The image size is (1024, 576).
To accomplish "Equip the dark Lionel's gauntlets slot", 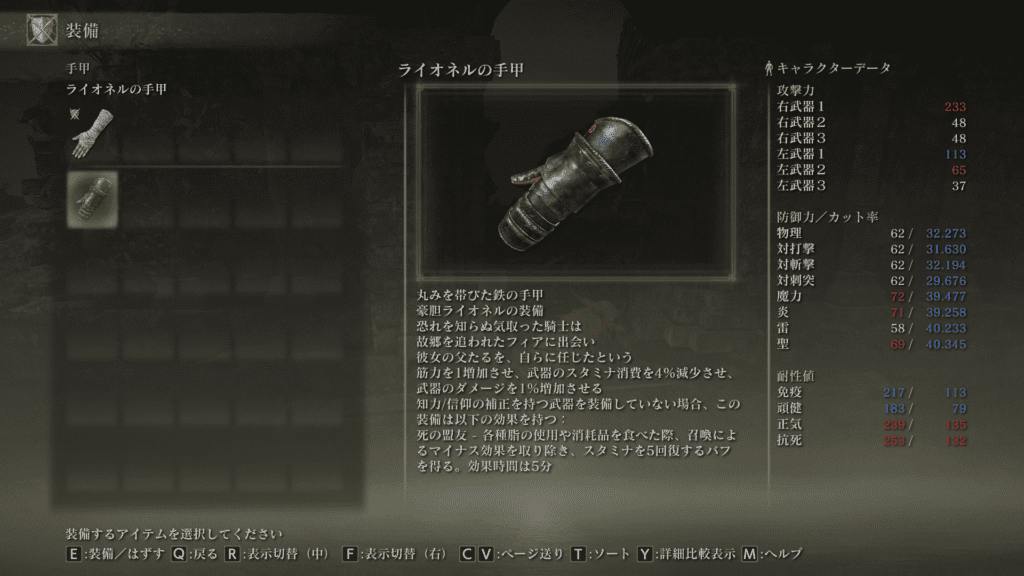I will 91,197.
